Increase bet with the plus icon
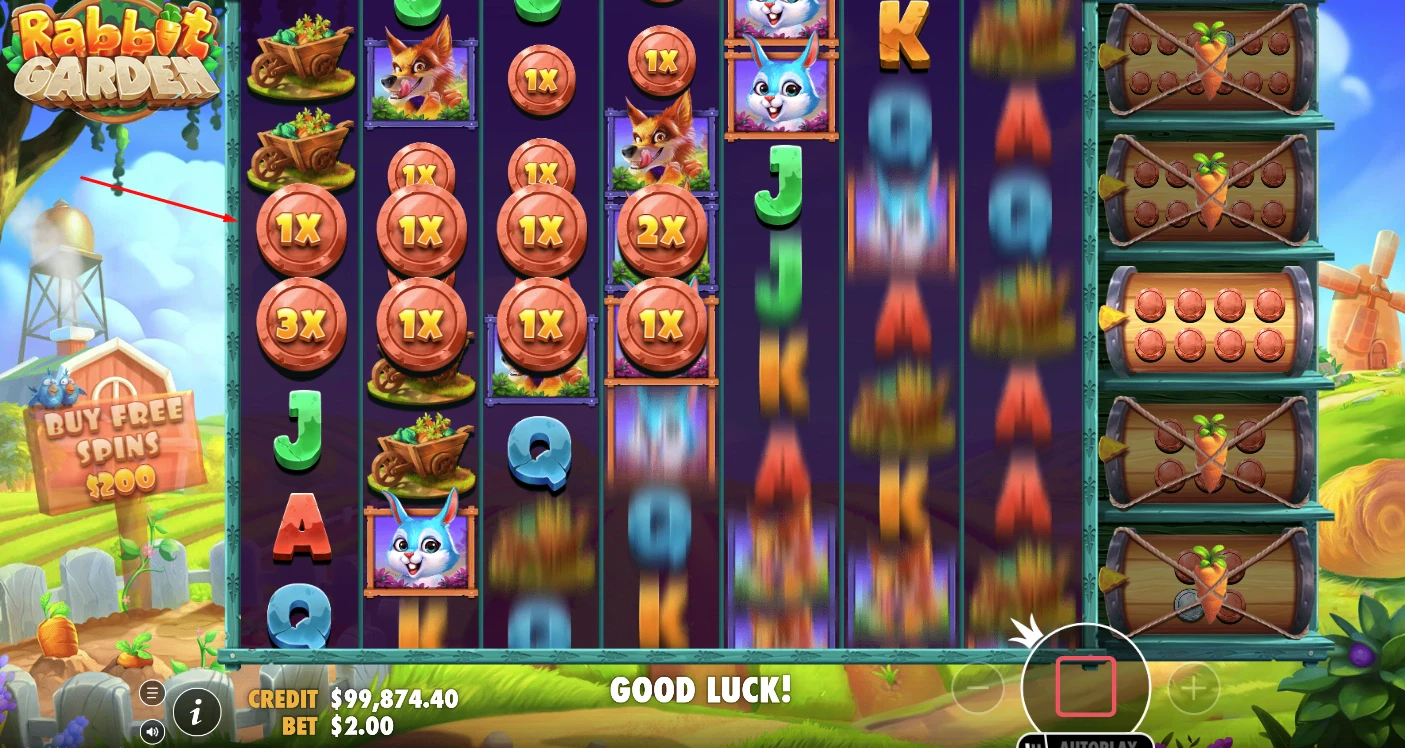The height and width of the screenshot is (748, 1405). pos(1194,689)
